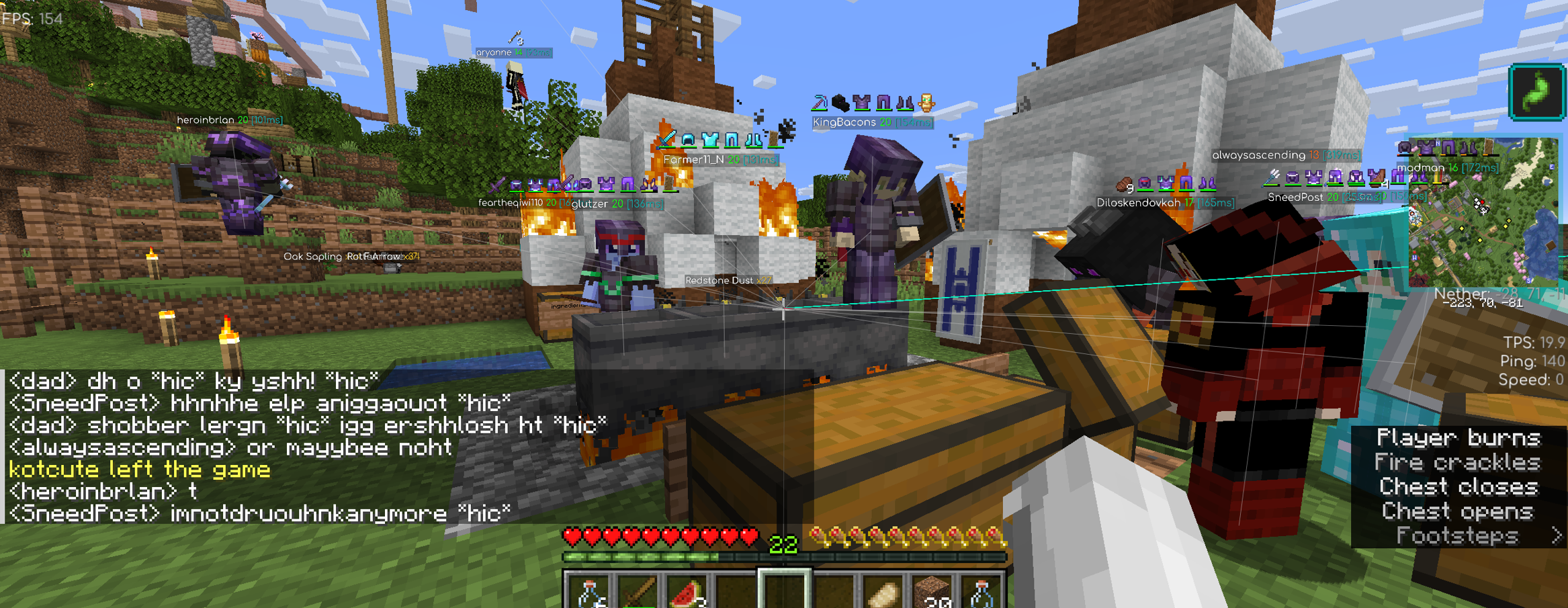Select the bottle slot beside the wooden sword

(589, 593)
